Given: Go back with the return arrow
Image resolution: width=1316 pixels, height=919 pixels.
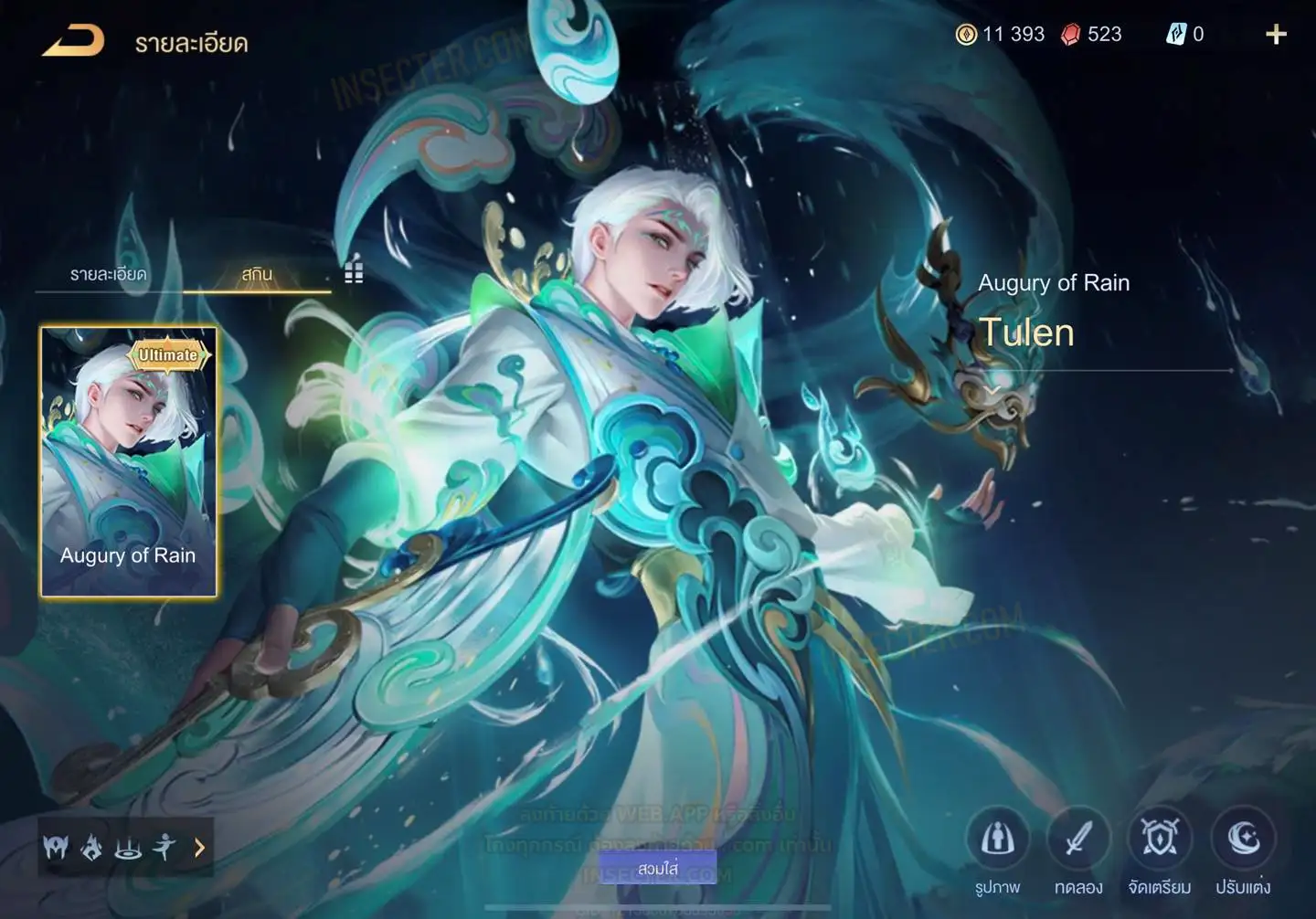Looking at the screenshot, I should click(x=73, y=41).
